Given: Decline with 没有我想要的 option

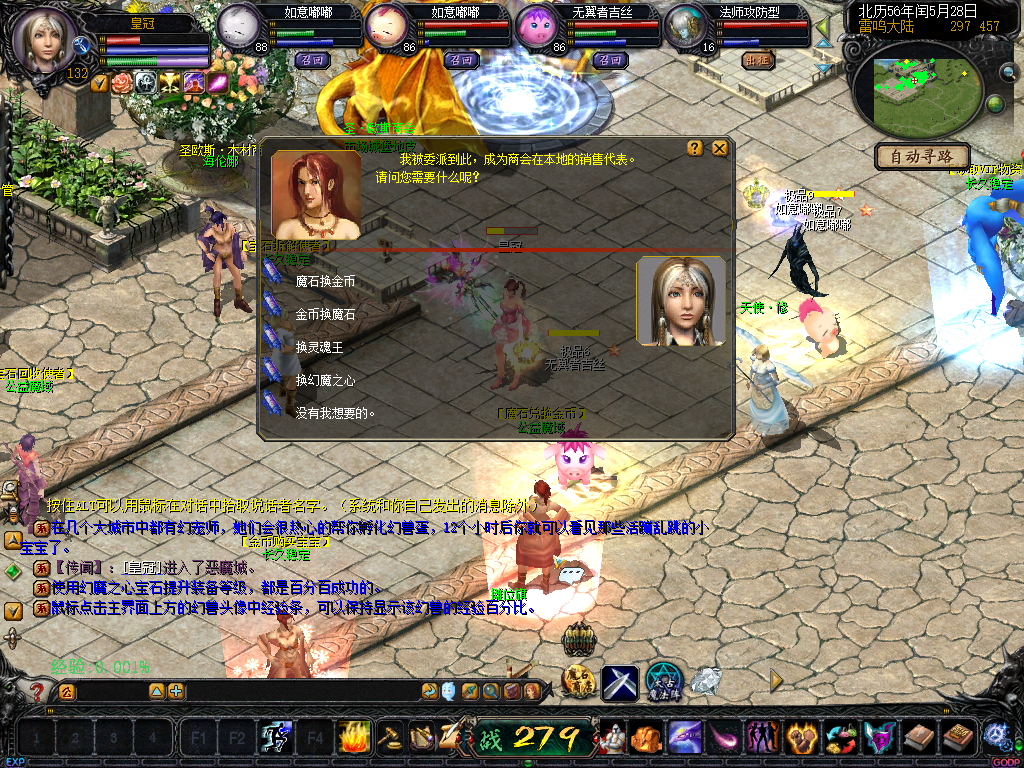Looking at the screenshot, I should [335, 412].
